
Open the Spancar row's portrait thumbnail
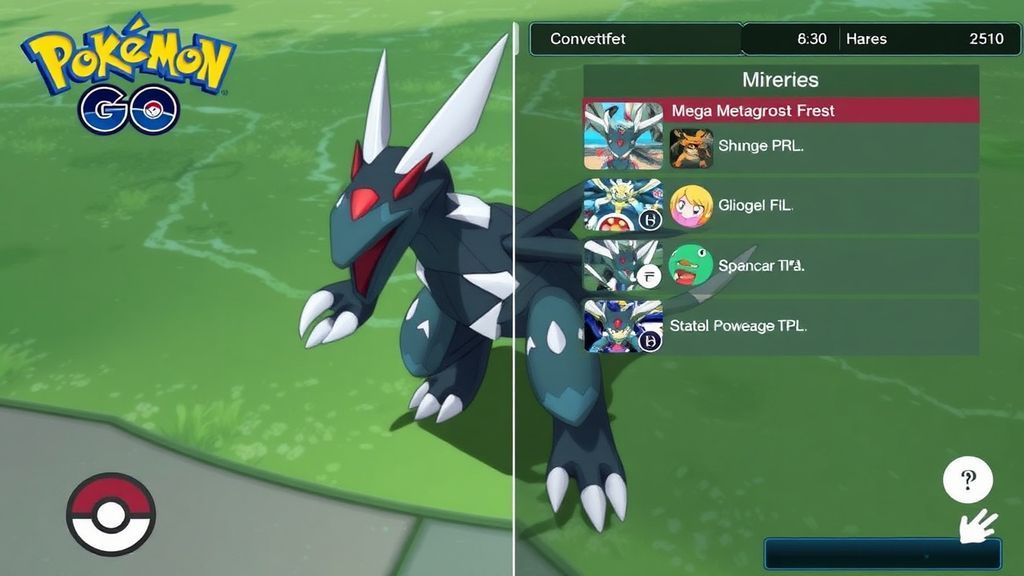point(623,266)
